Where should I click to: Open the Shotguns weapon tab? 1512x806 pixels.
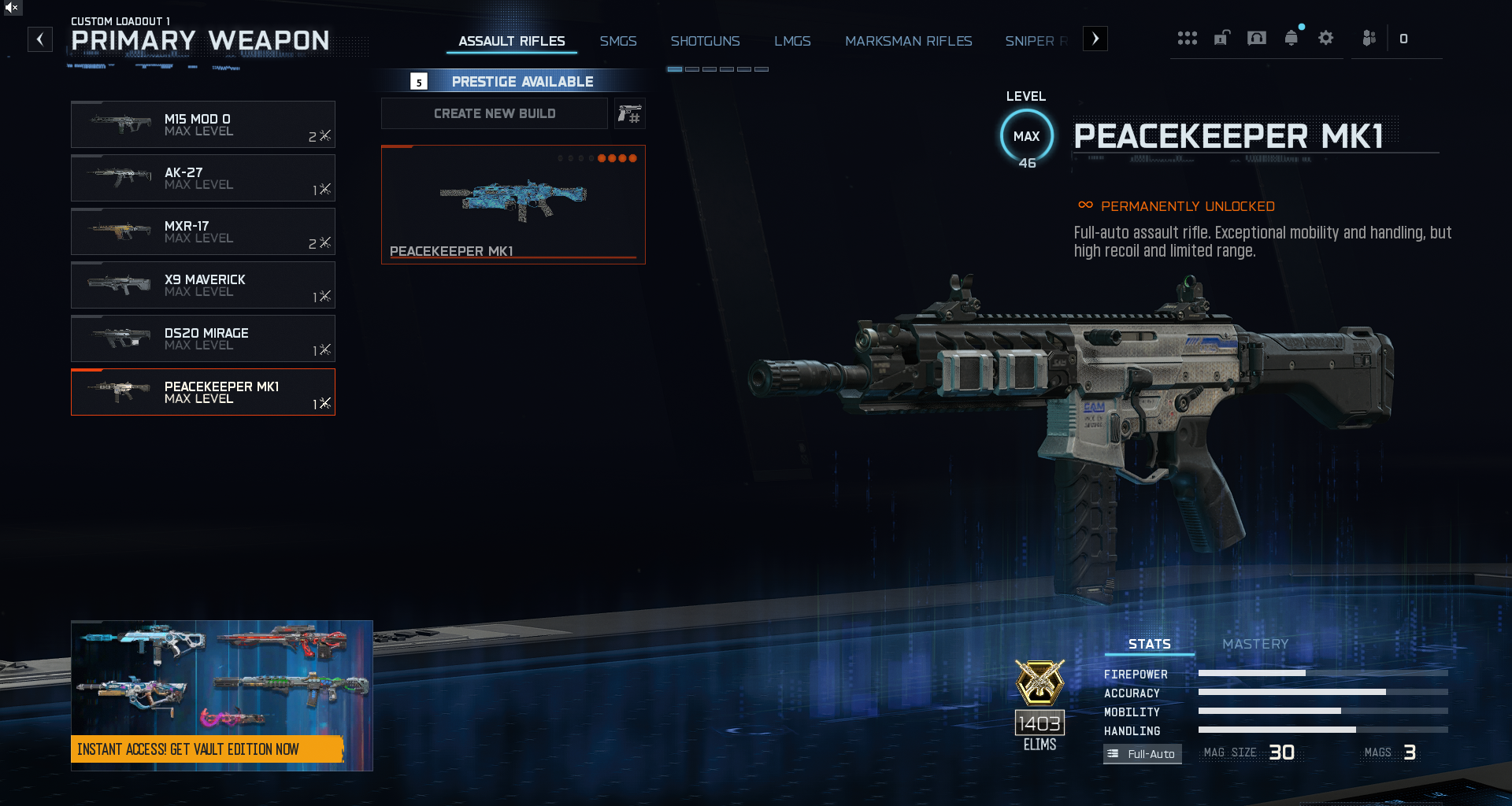pos(705,41)
